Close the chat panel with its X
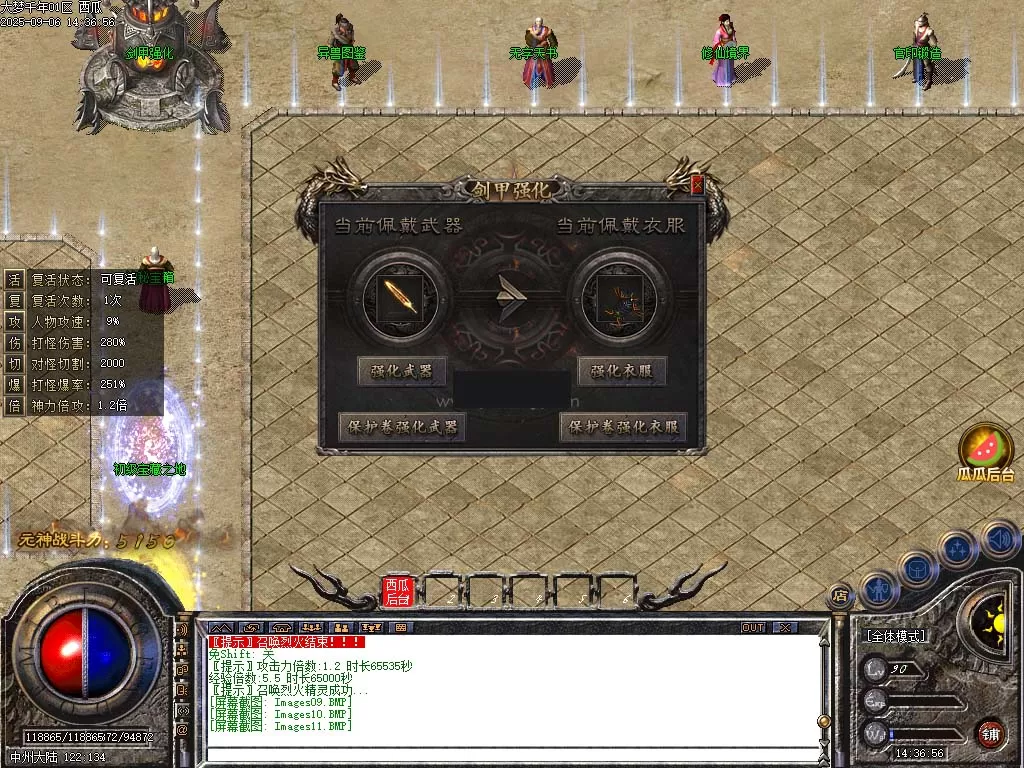The width and height of the screenshot is (1024, 768). click(x=786, y=627)
